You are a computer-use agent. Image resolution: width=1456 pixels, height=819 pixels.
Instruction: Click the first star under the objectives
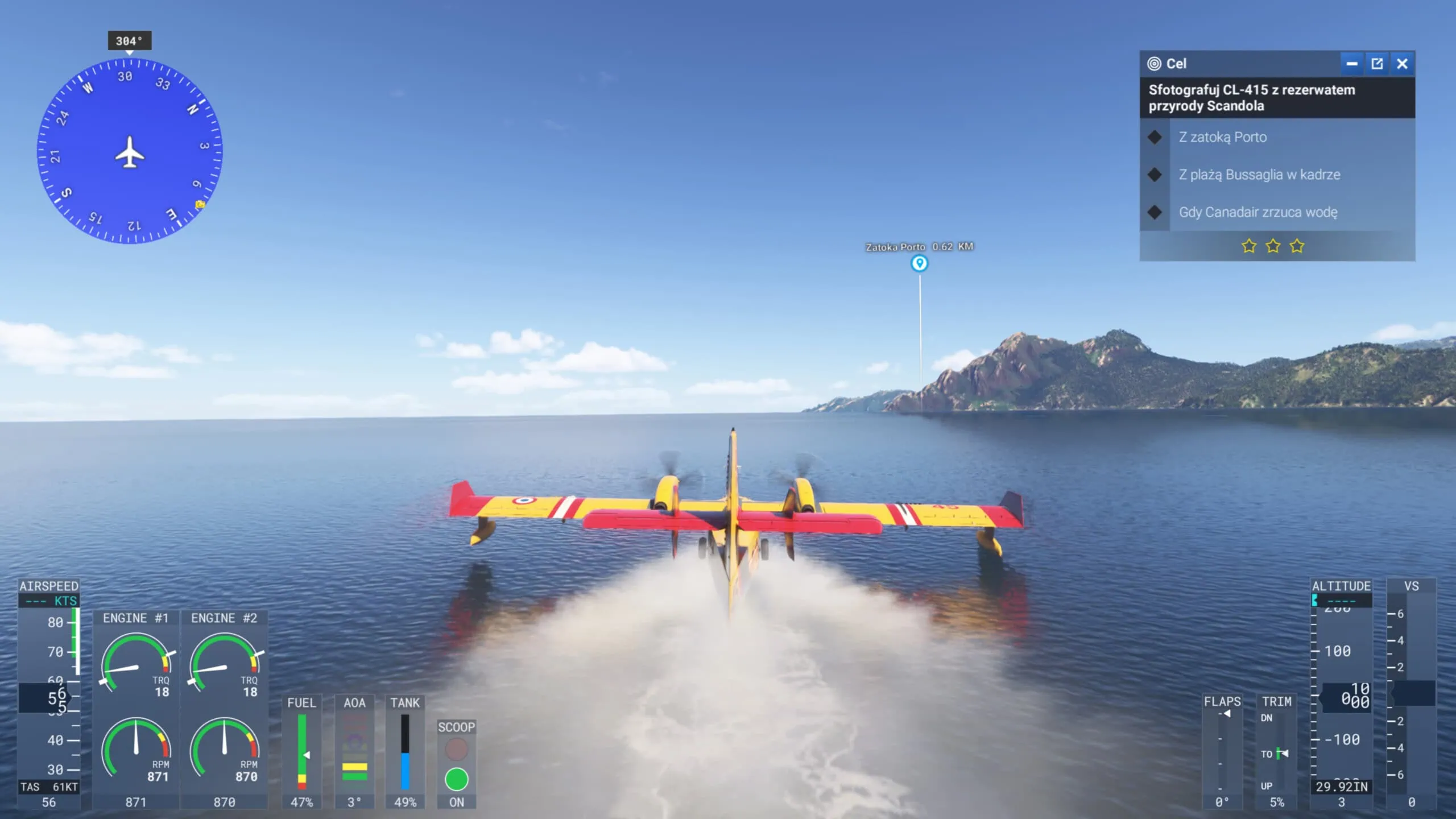pyautogui.click(x=1249, y=246)
